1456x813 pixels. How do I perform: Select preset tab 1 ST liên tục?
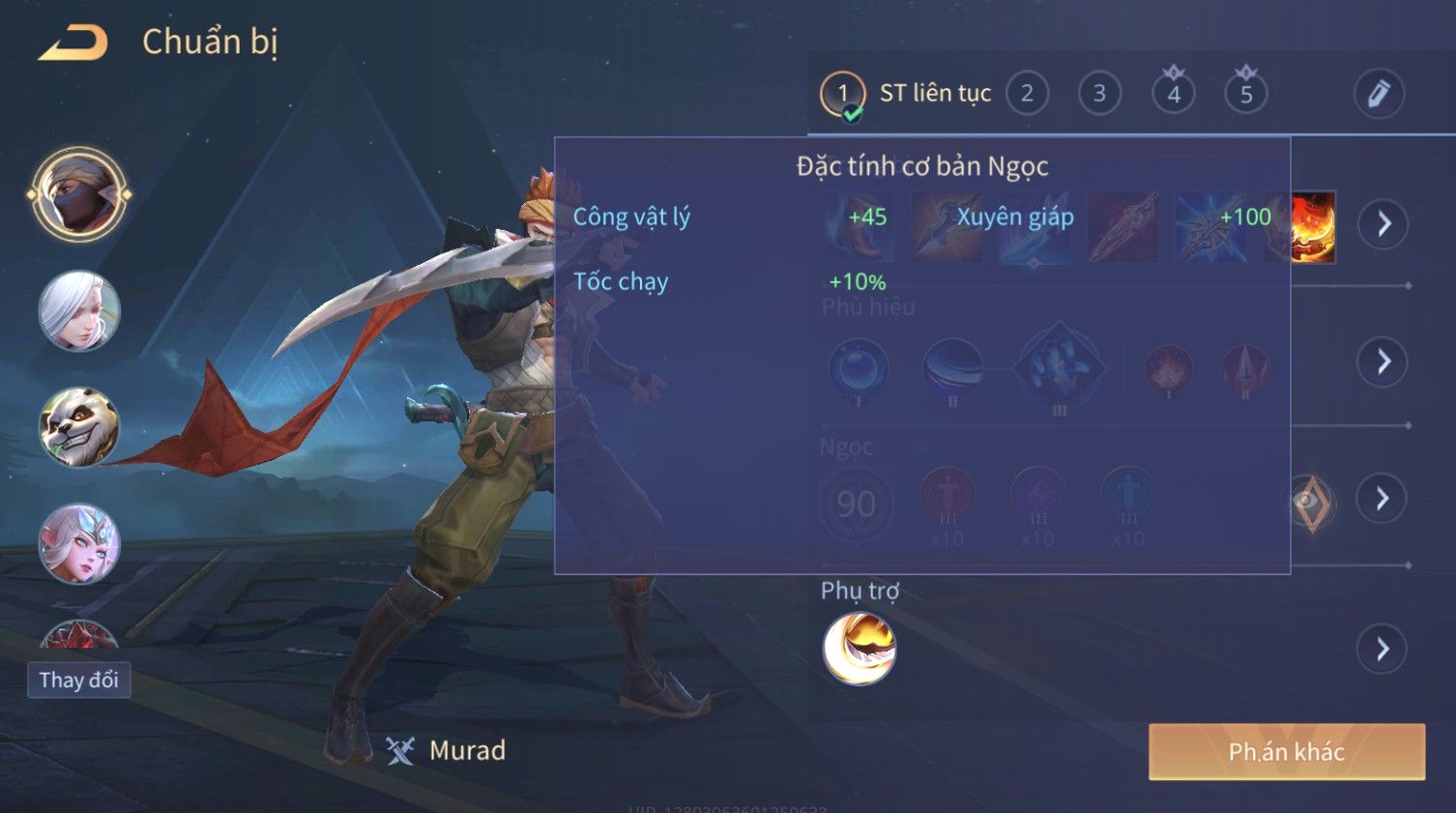[842, 94]
